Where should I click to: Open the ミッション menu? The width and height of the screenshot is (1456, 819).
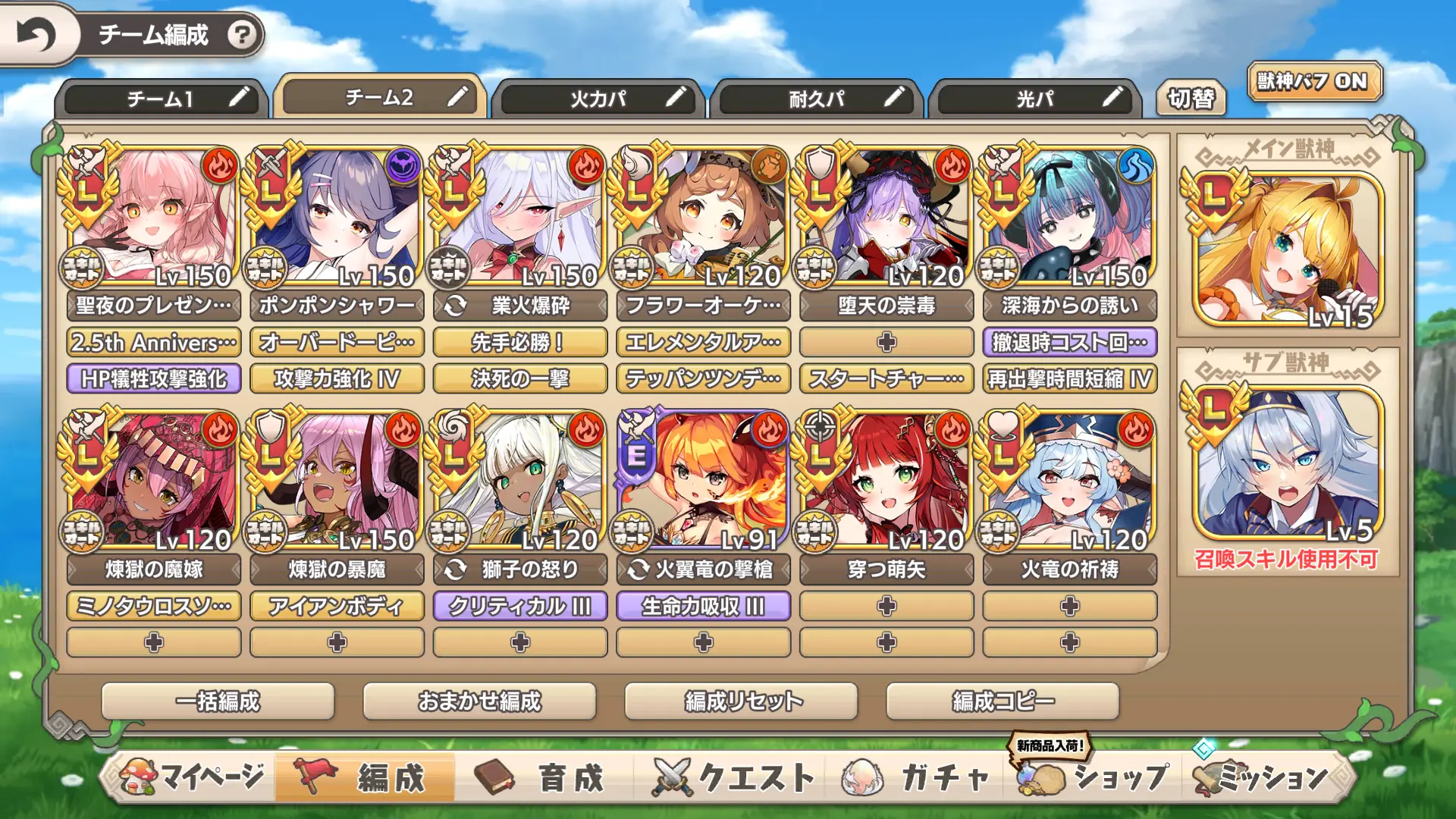(x=1263, y=777)
